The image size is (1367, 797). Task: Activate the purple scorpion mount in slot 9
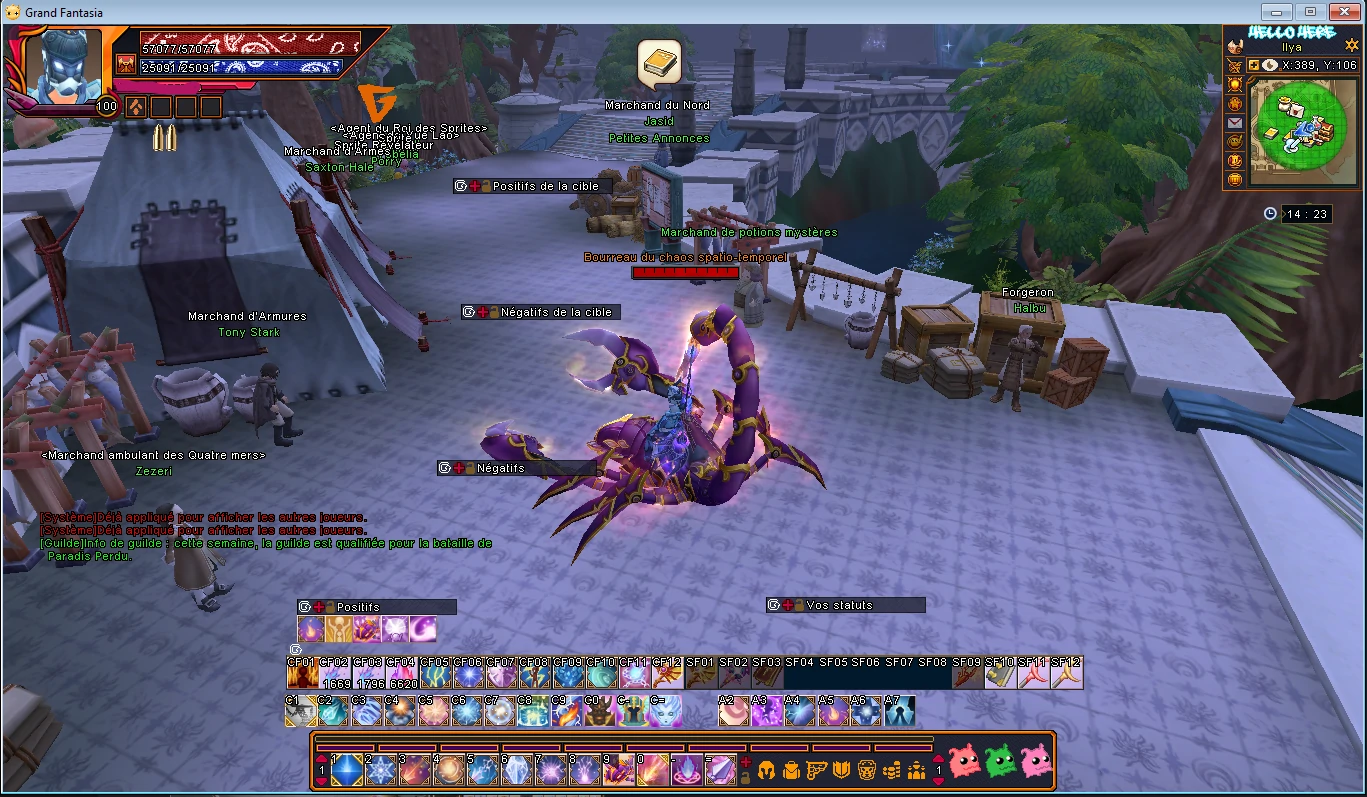(x=617, y=769)
